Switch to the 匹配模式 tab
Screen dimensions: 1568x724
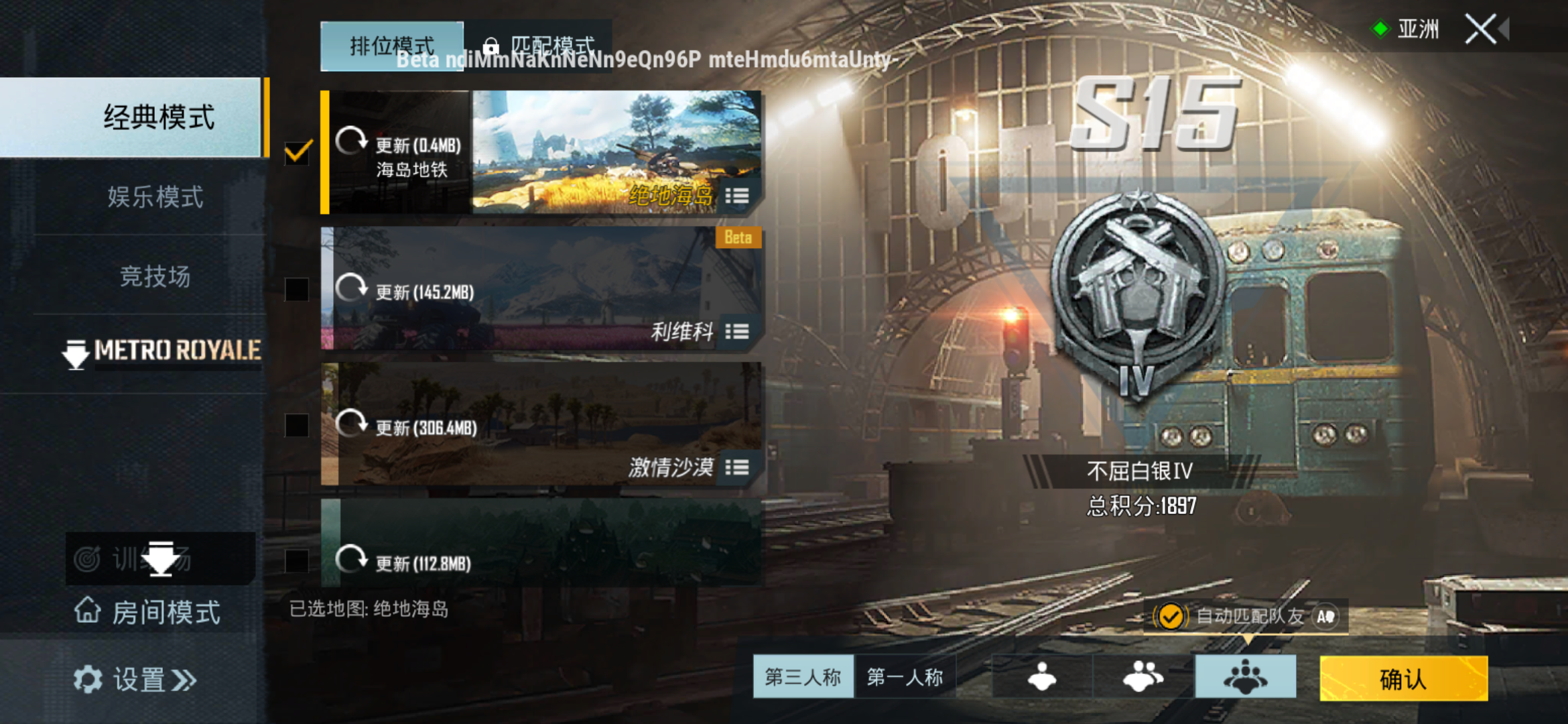click(x=554, y=45)
